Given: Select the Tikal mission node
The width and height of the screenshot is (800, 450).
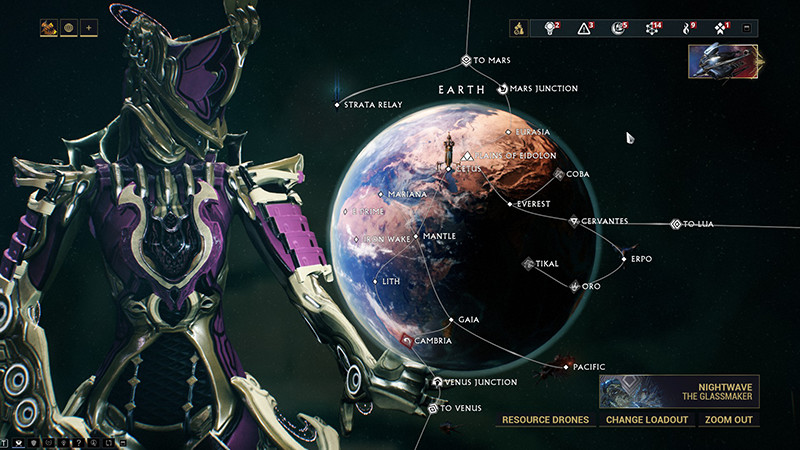Looking at the screenshot, I should coord(528,264).
